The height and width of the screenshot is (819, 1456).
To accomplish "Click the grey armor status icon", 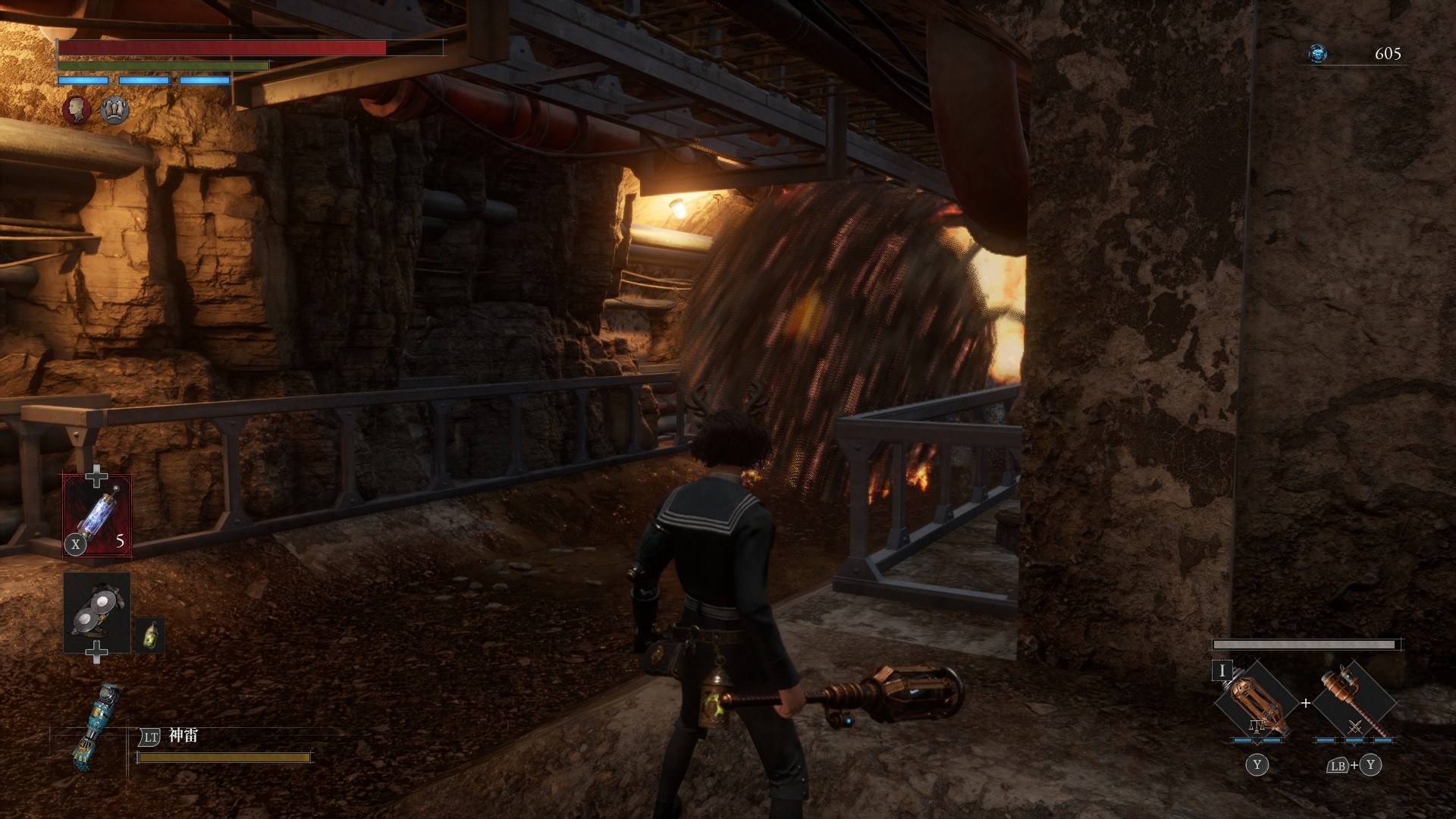I will 115,109.
